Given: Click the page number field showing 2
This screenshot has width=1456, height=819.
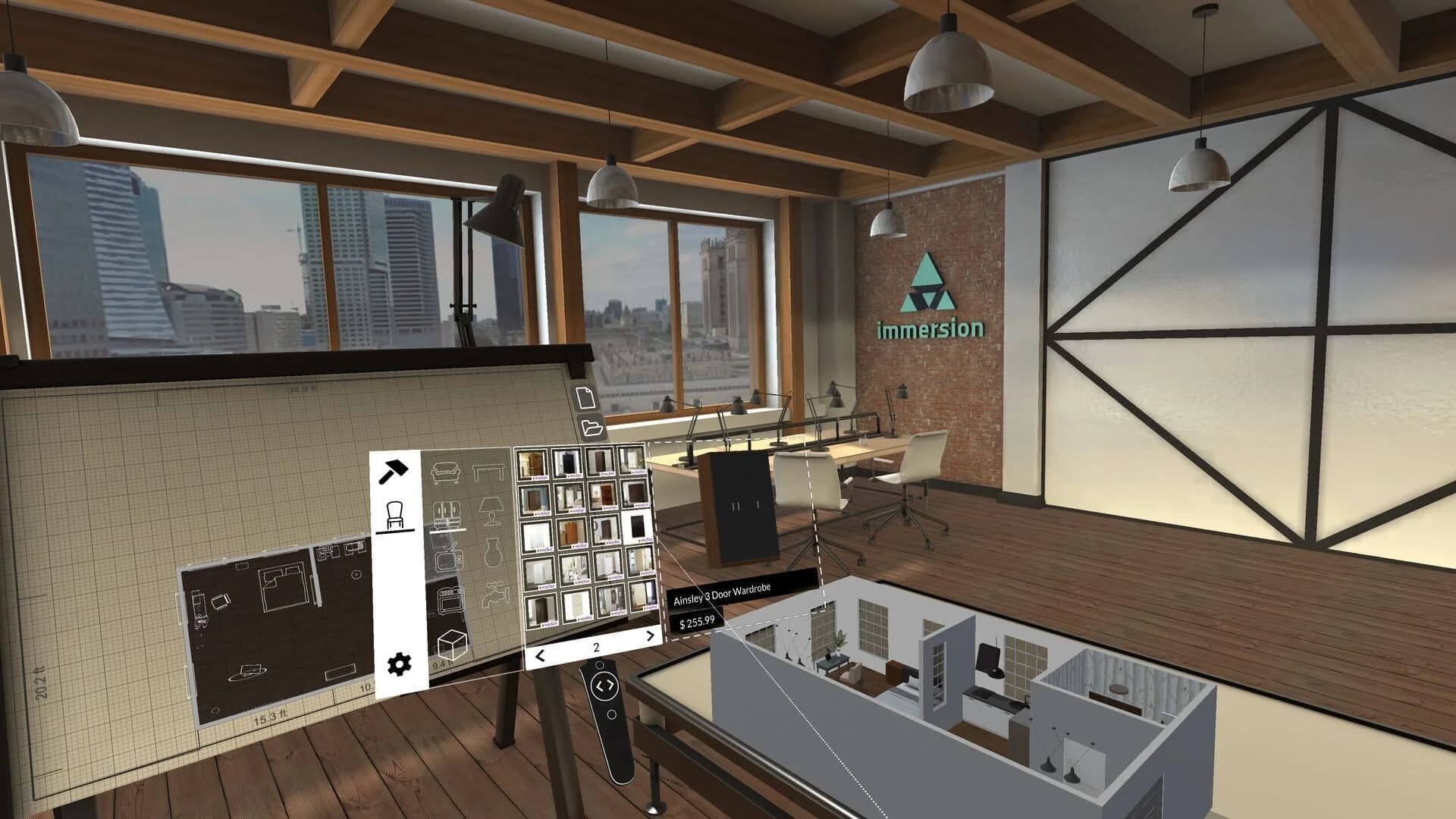Looking at the screenshot, I should (595, 646).
